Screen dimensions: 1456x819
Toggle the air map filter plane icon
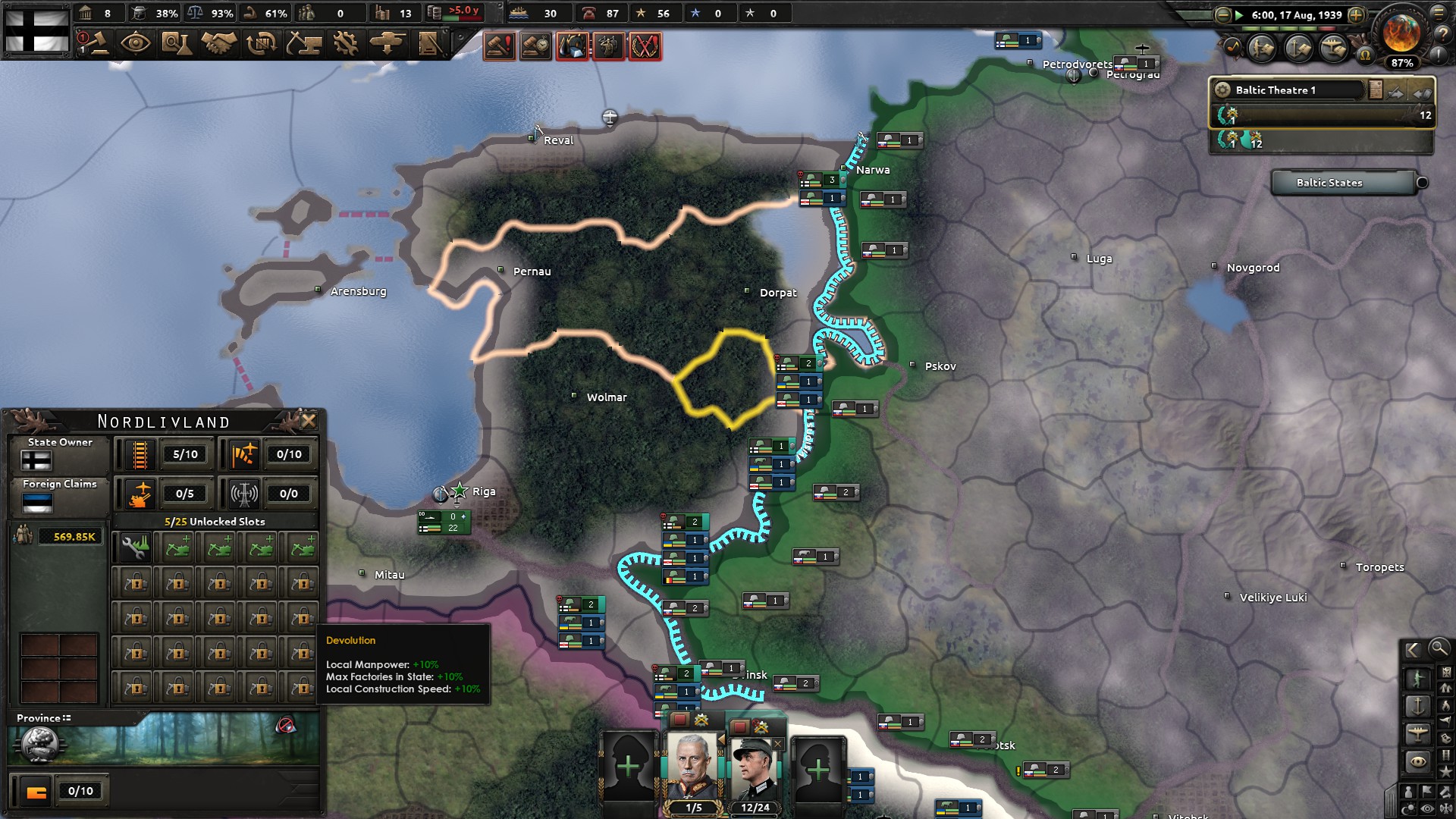[x=1419, y=733]
